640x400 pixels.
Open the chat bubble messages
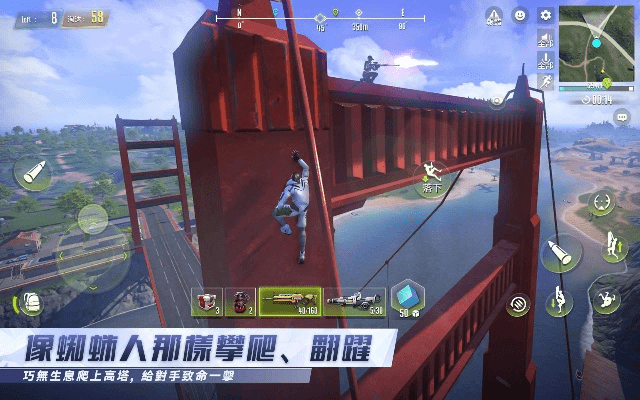tap(622, 118)
